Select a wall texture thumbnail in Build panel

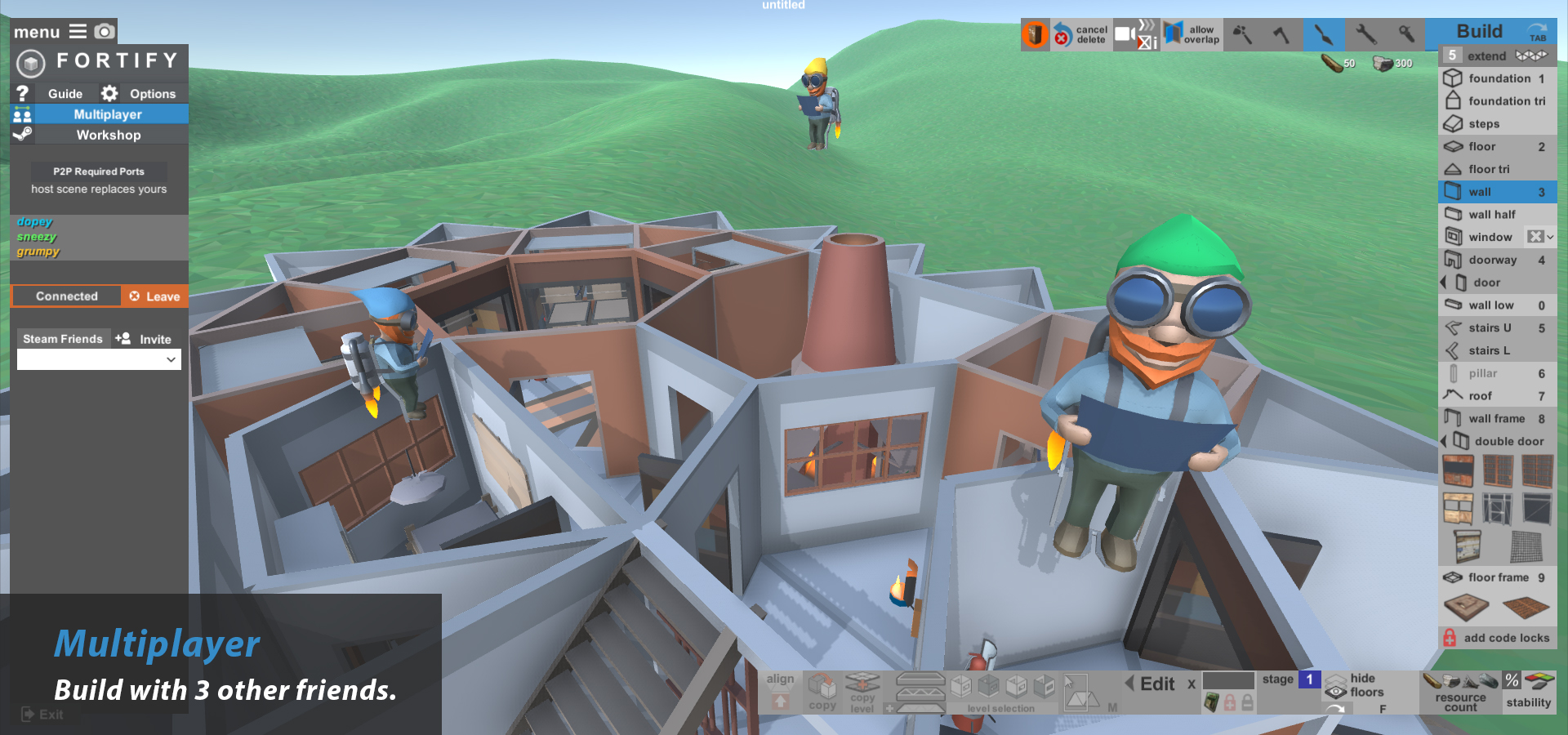pos(1458,472)
